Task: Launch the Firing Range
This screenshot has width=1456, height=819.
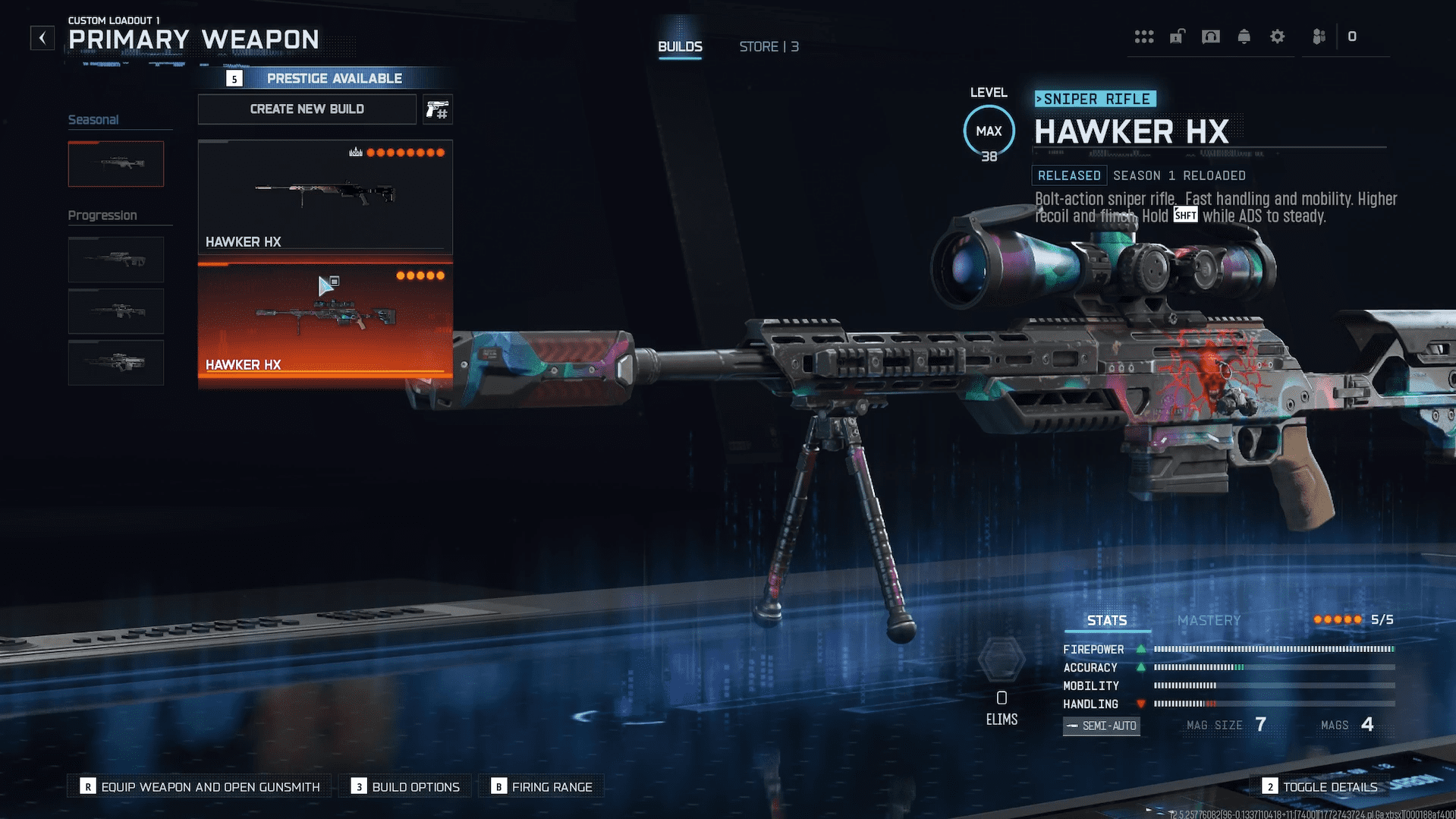Action: [542, 786]
